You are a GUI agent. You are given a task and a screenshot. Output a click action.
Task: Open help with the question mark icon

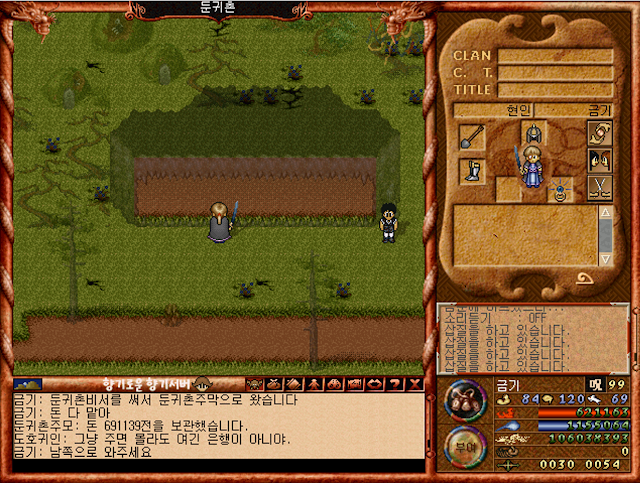pyautogui.click(x=394, y=383)
